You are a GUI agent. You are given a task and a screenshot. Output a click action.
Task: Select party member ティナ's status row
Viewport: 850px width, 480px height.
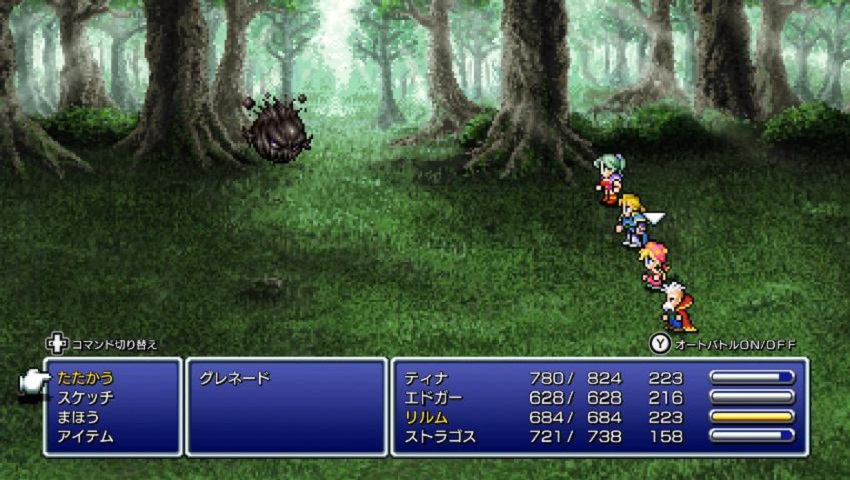(427, 379)
